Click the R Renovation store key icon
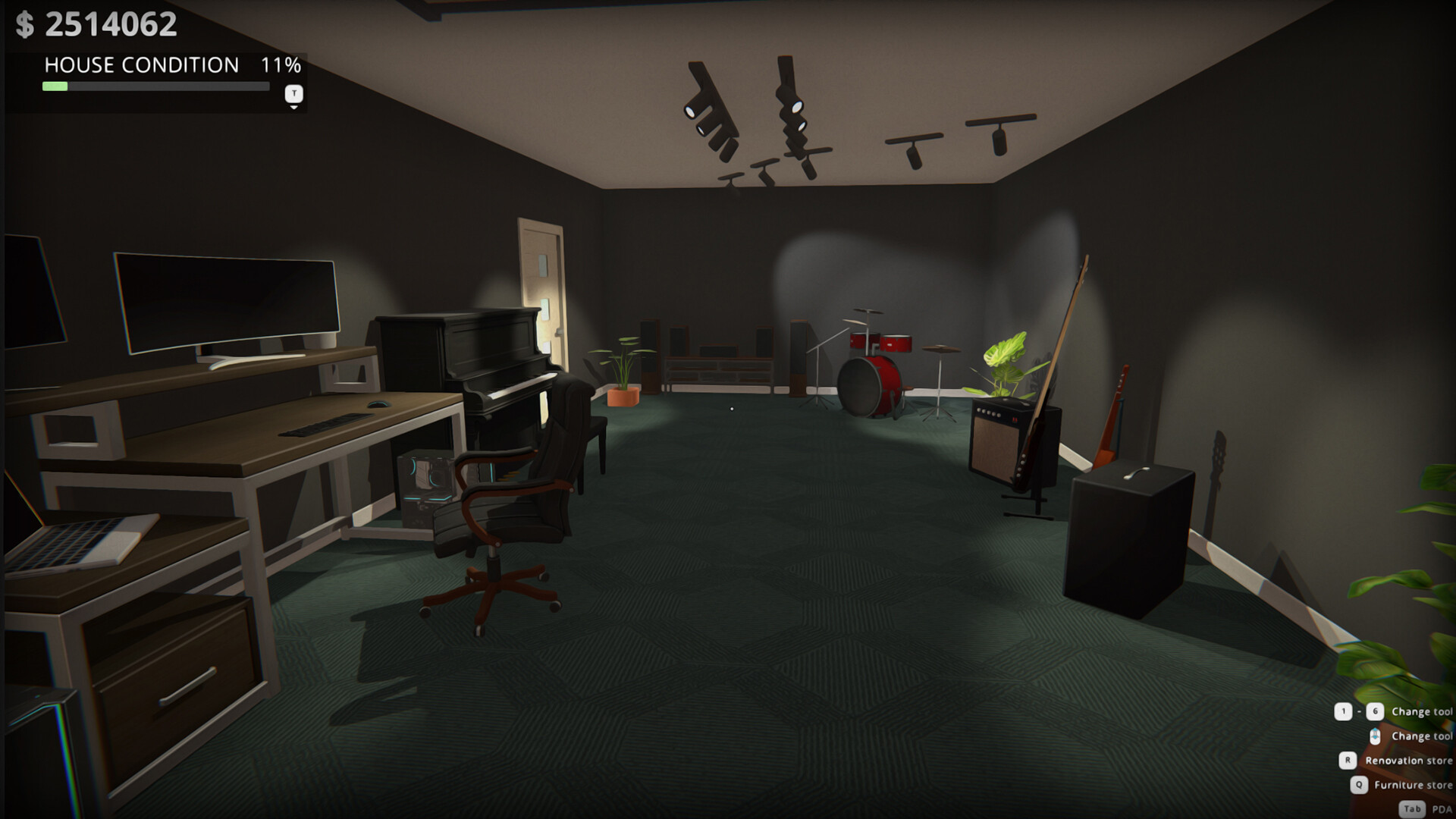This screenshot has width=1456, height=819. tap(1348, 761)
